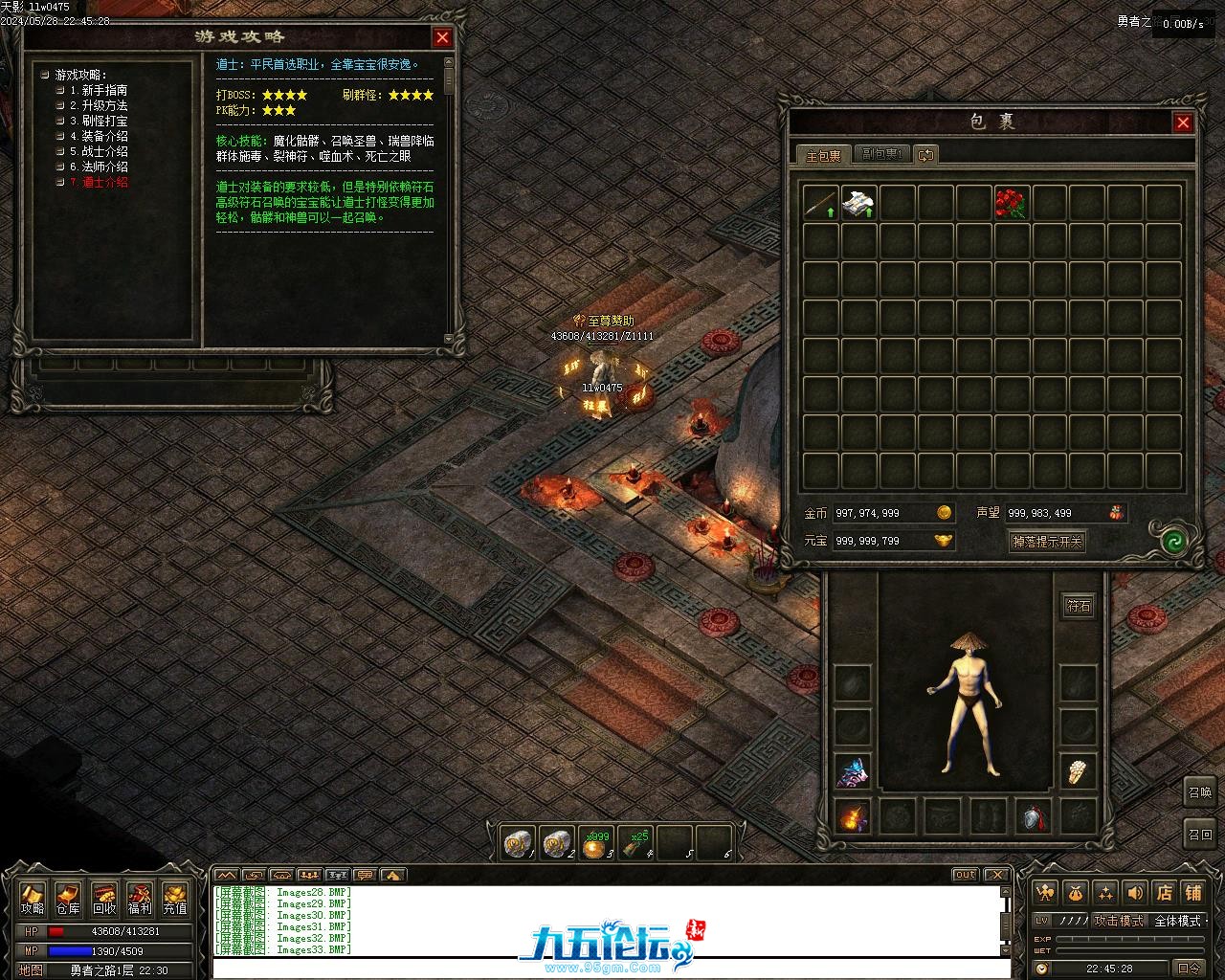Toggle the sound speaker icon

(x=1135, y=892)
